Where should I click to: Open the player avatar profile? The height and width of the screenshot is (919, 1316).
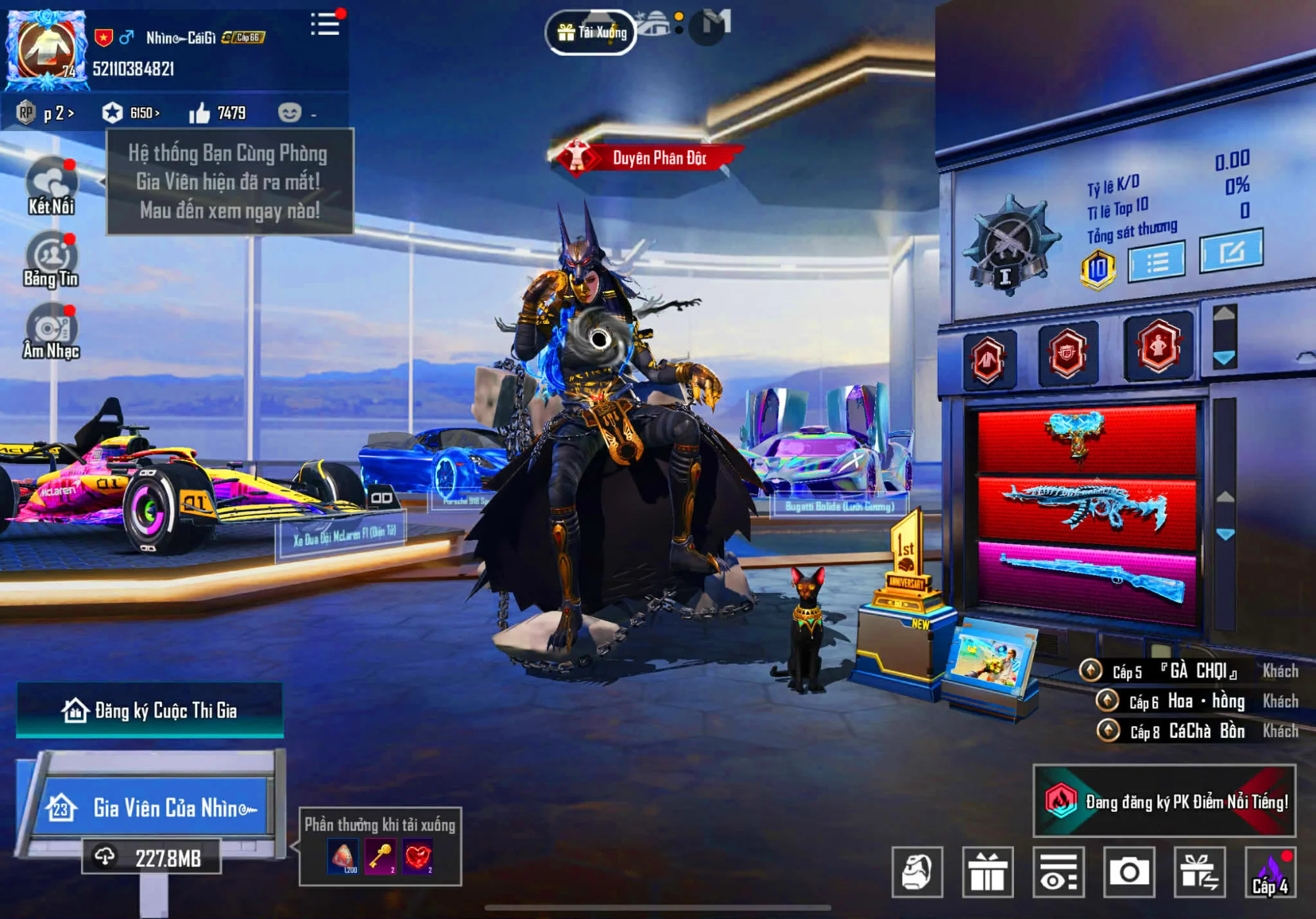[46, 50]
